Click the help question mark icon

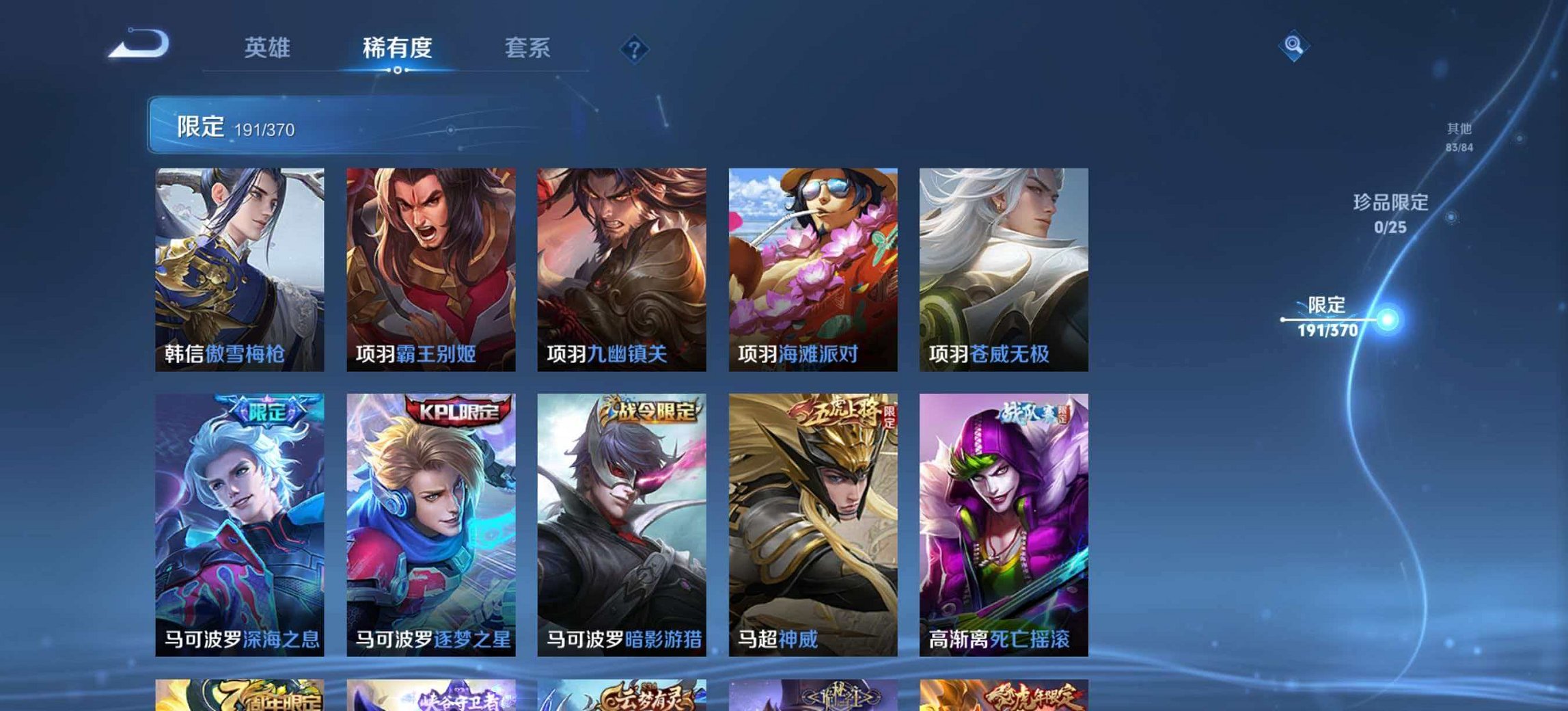tap(635, 48)
